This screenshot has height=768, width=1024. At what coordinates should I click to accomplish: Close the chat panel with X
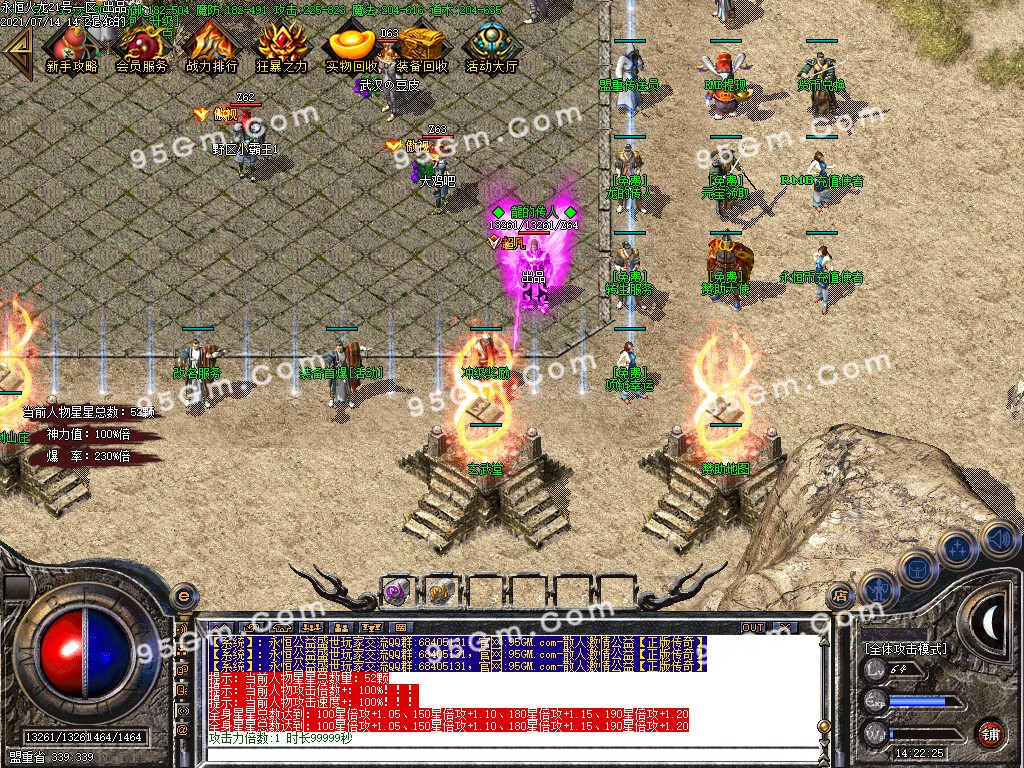(785, 627)
